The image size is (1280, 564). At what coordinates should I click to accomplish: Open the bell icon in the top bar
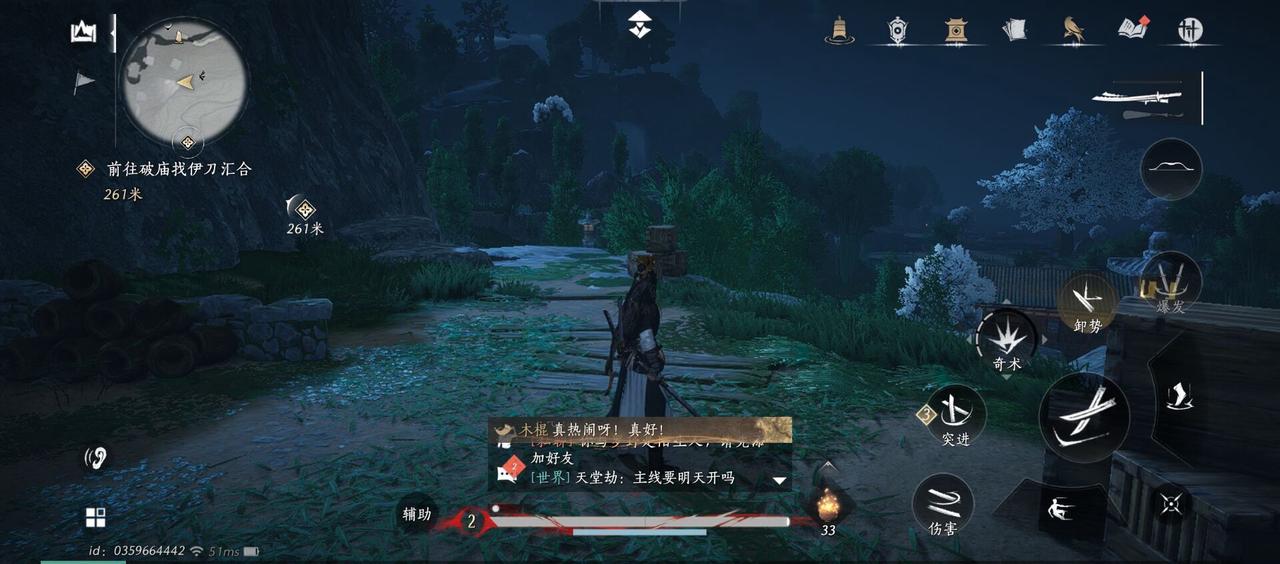[839, 30]
